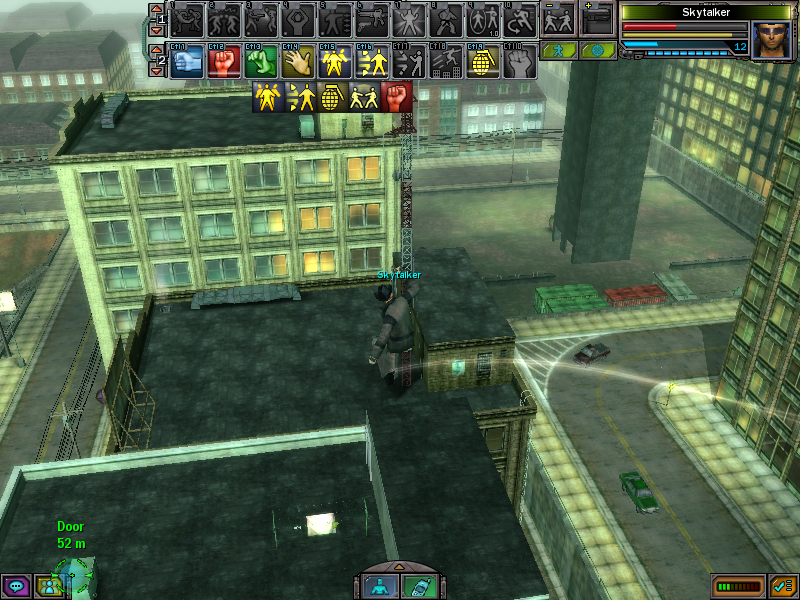The image size is (800, 600).
Task: Toggle the green crosshair target button
Action: pos(597,50)
